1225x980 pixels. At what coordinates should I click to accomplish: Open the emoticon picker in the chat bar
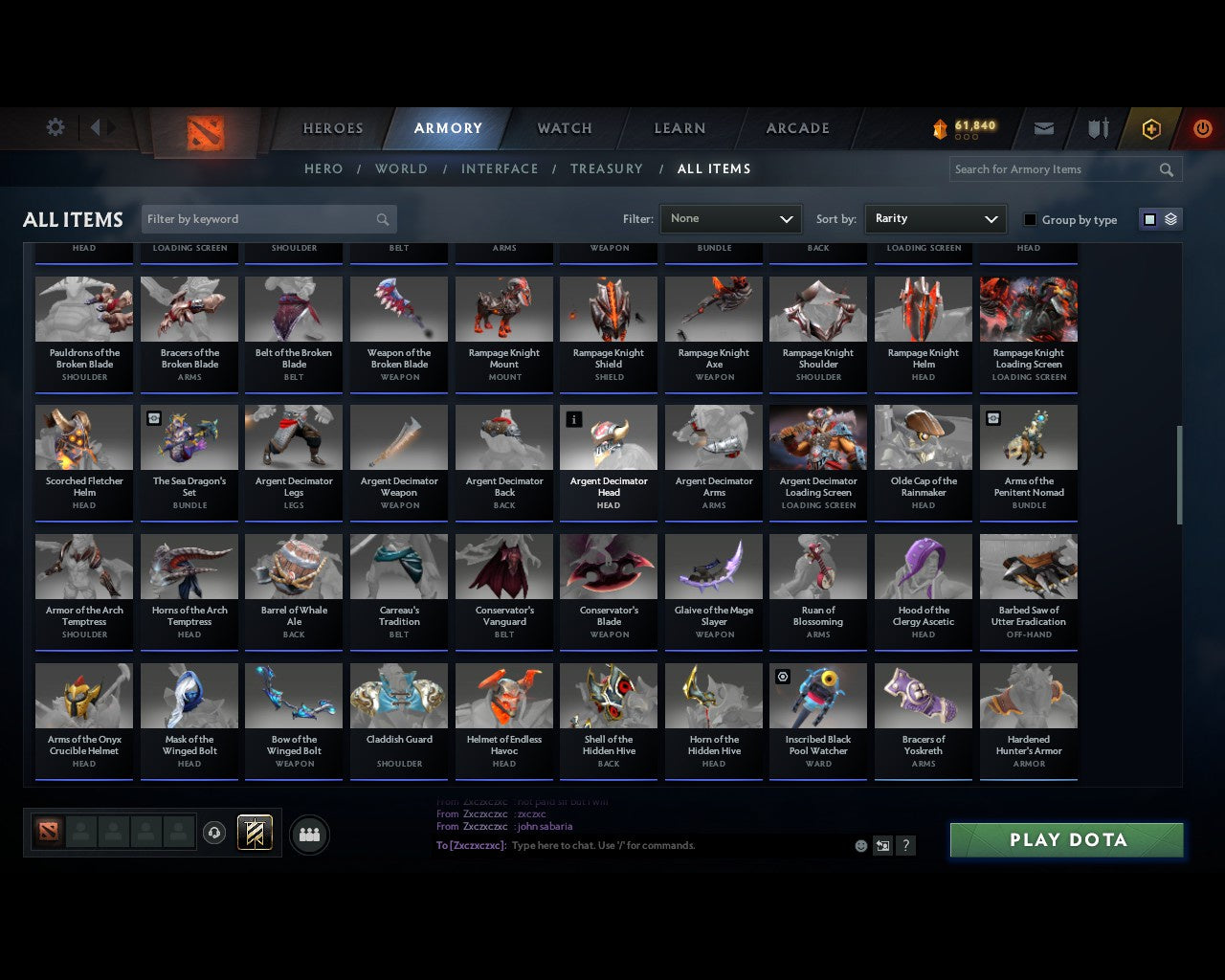coord(859,845)
